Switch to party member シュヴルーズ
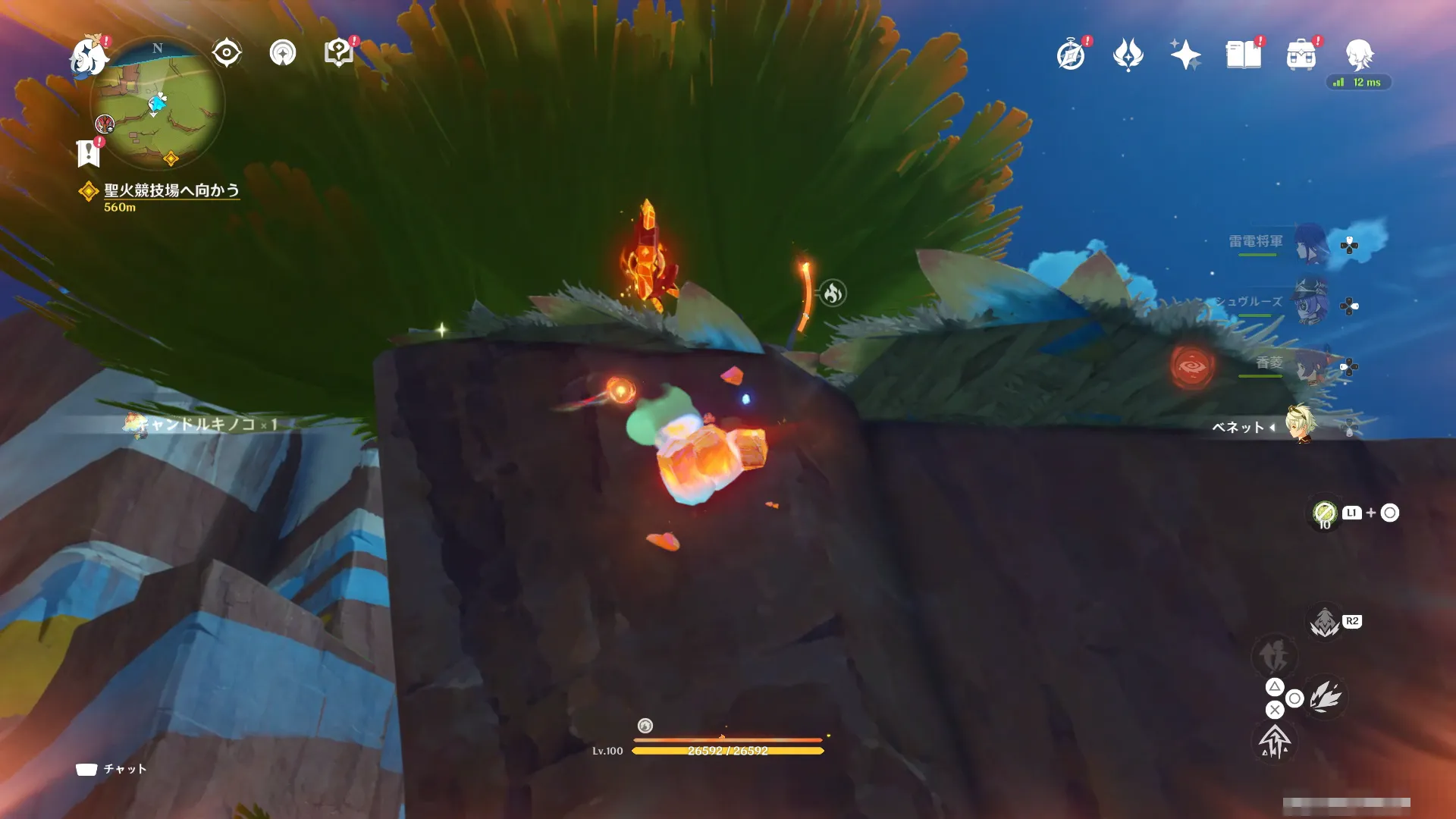Viewport: 1456px width, 819px height. point(1310,303)
